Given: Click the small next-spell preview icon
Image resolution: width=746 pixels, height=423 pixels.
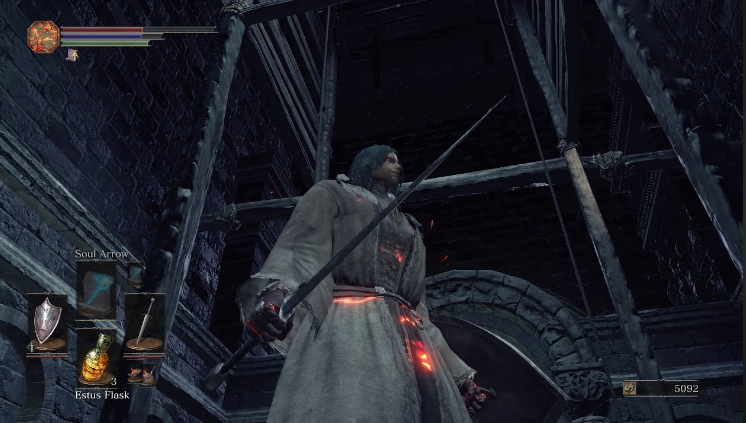Looking at the screenshot, I should tap(135, 273).
